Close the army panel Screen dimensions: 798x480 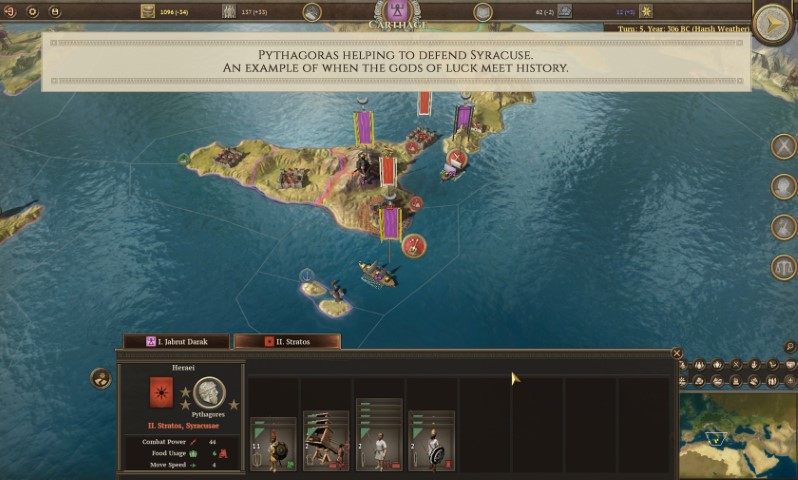pos(677,353)
